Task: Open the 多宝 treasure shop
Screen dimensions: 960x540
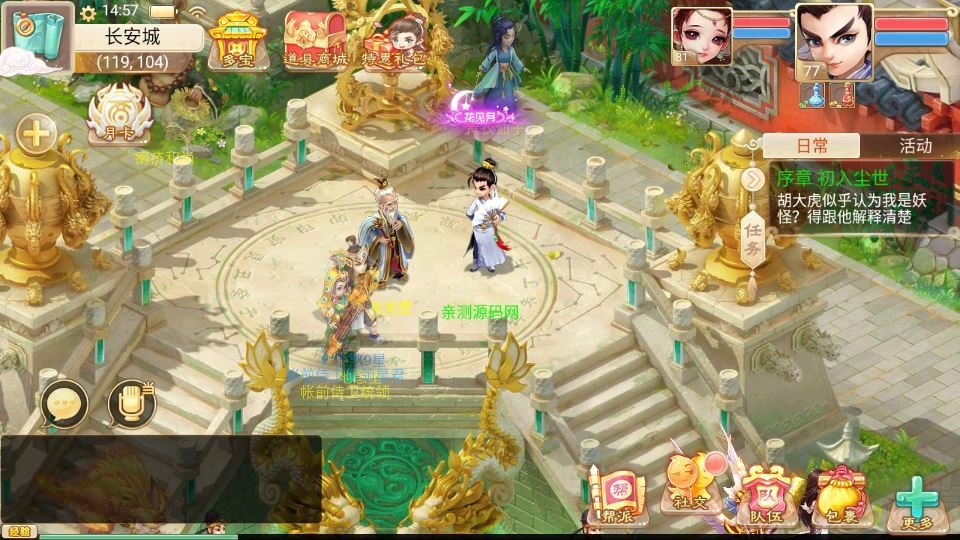Action: (x=234, y=40)
